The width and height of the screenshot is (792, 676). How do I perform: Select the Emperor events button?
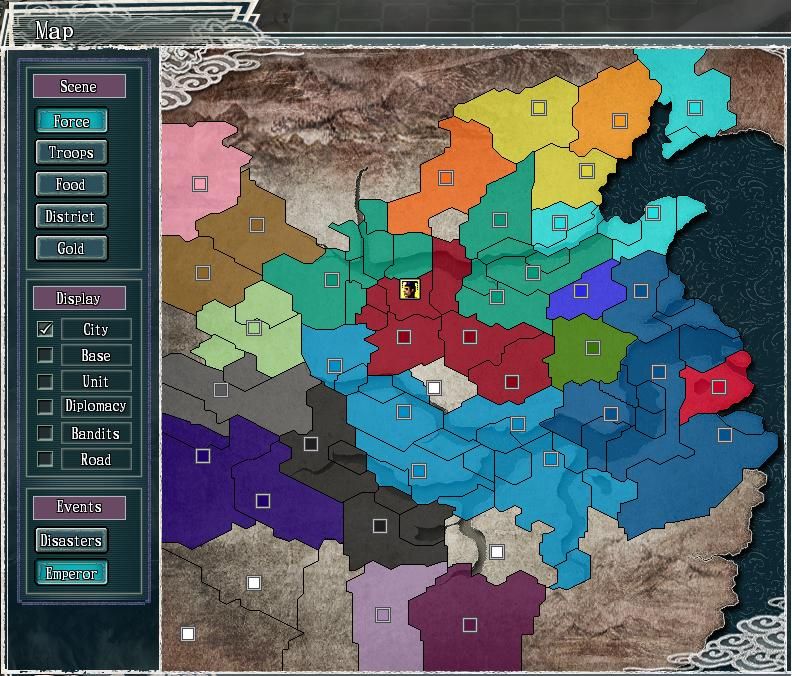click(x=71, y=573)
